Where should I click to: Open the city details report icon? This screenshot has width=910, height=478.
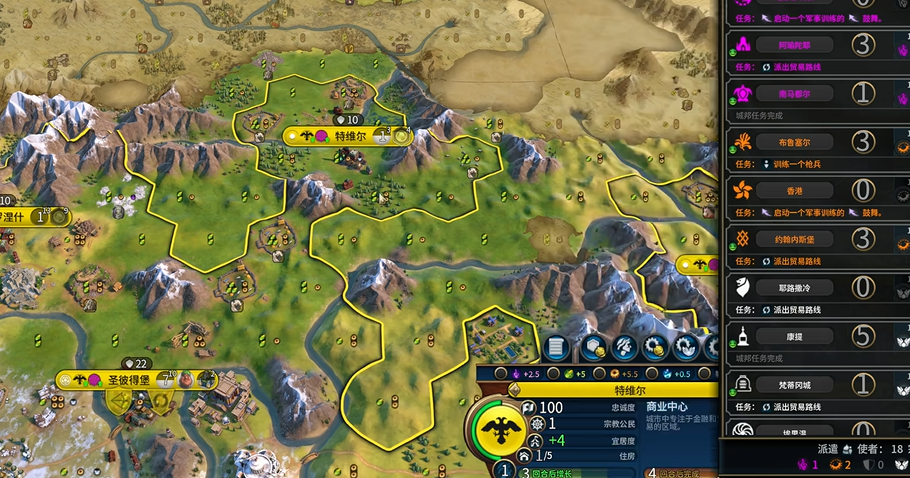coord(557,347)
